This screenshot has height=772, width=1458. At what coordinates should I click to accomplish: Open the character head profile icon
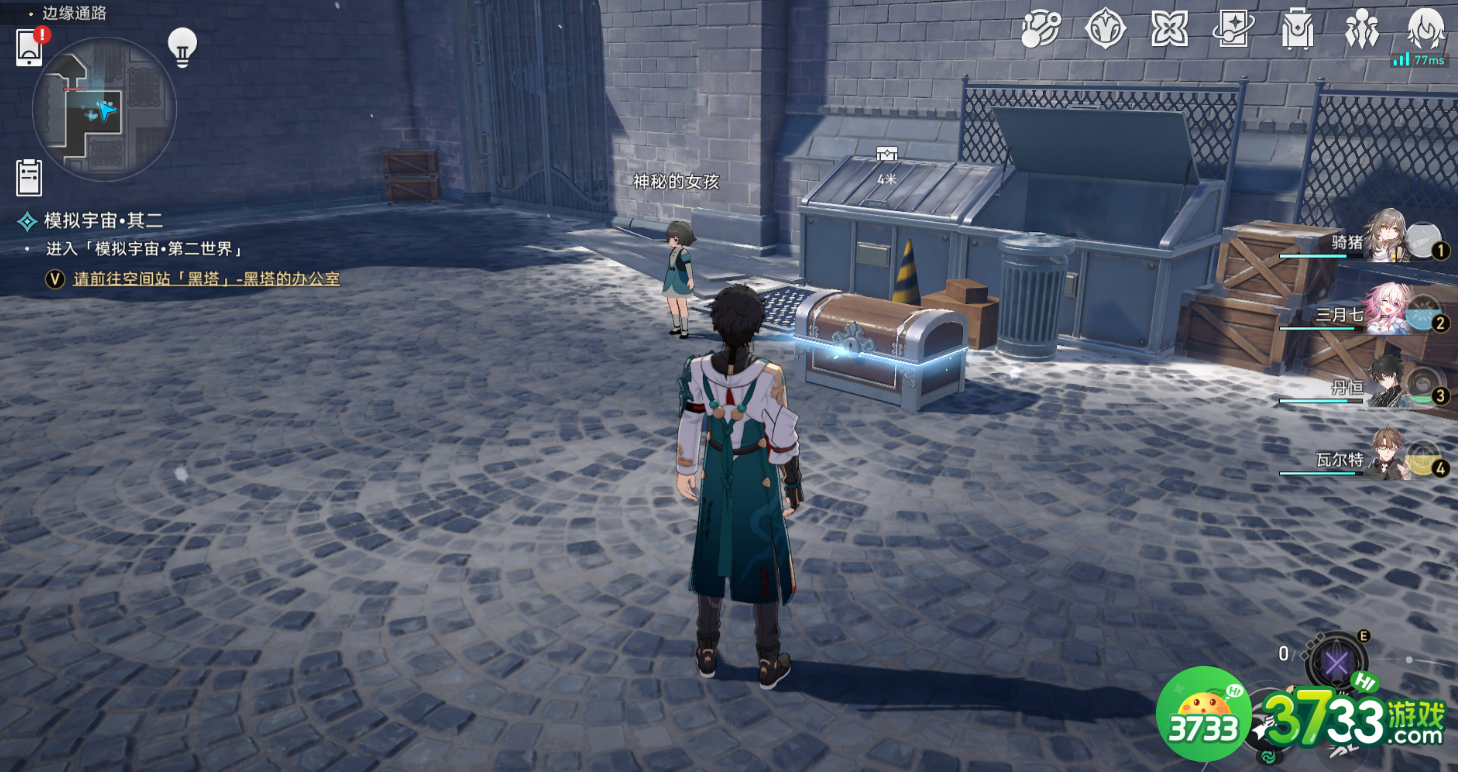coord(1425,28)
